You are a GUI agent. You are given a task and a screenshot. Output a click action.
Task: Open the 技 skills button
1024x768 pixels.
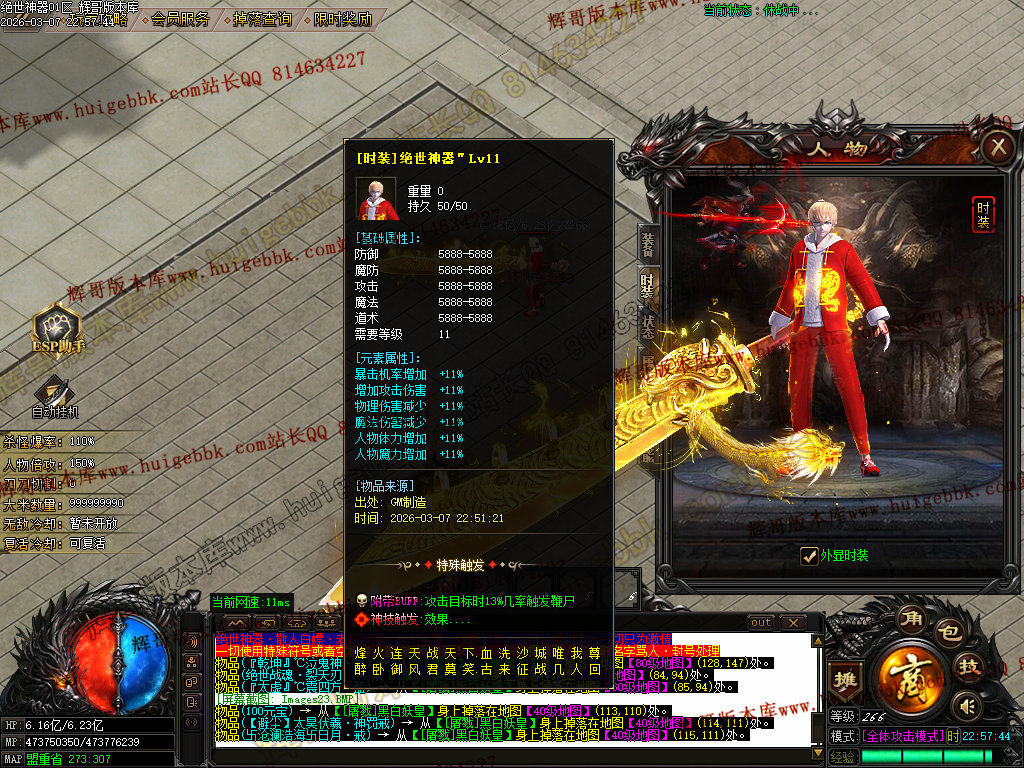click(969, 668)
